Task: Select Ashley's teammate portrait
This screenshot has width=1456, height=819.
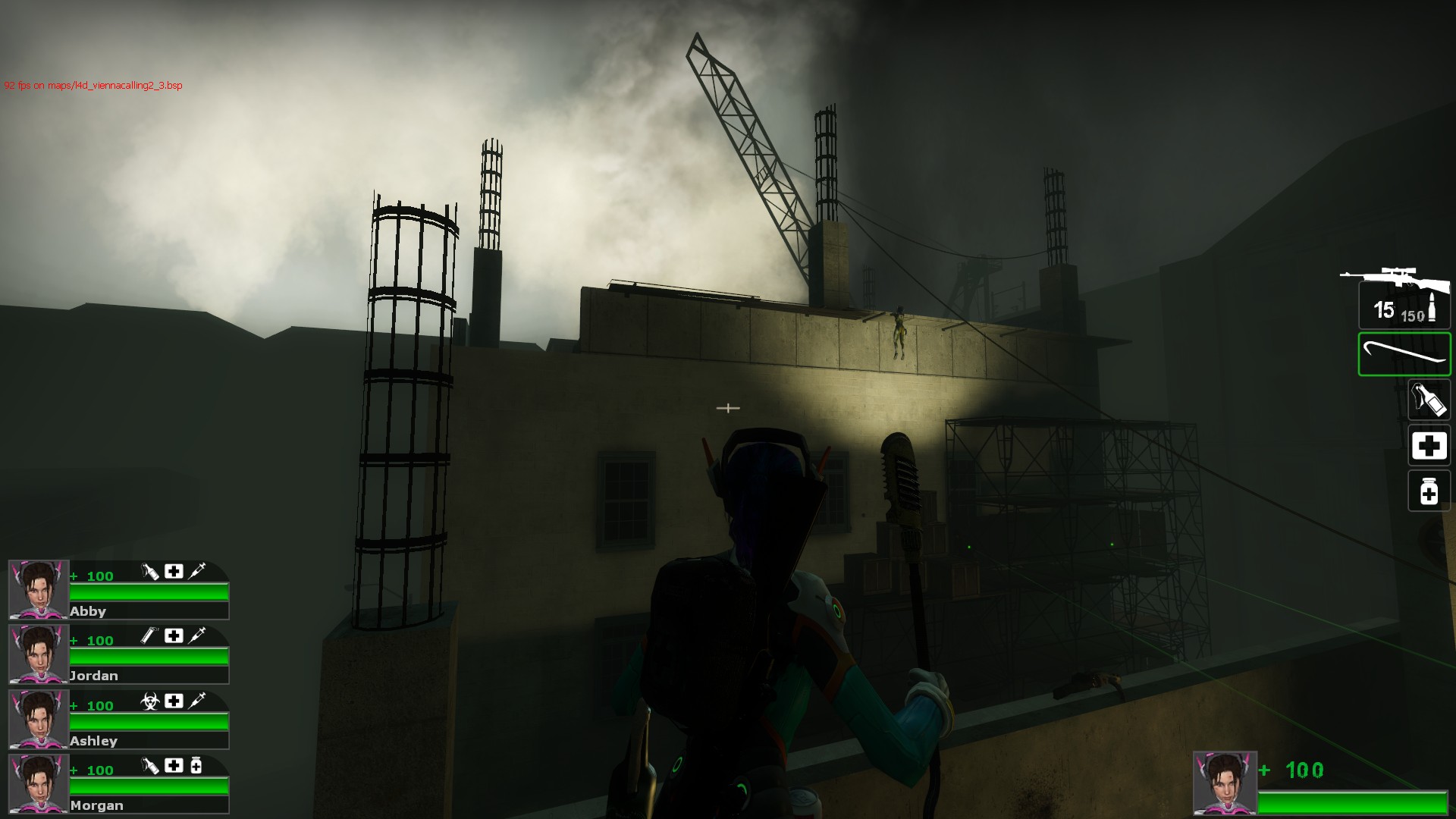Action: (38, 719)
